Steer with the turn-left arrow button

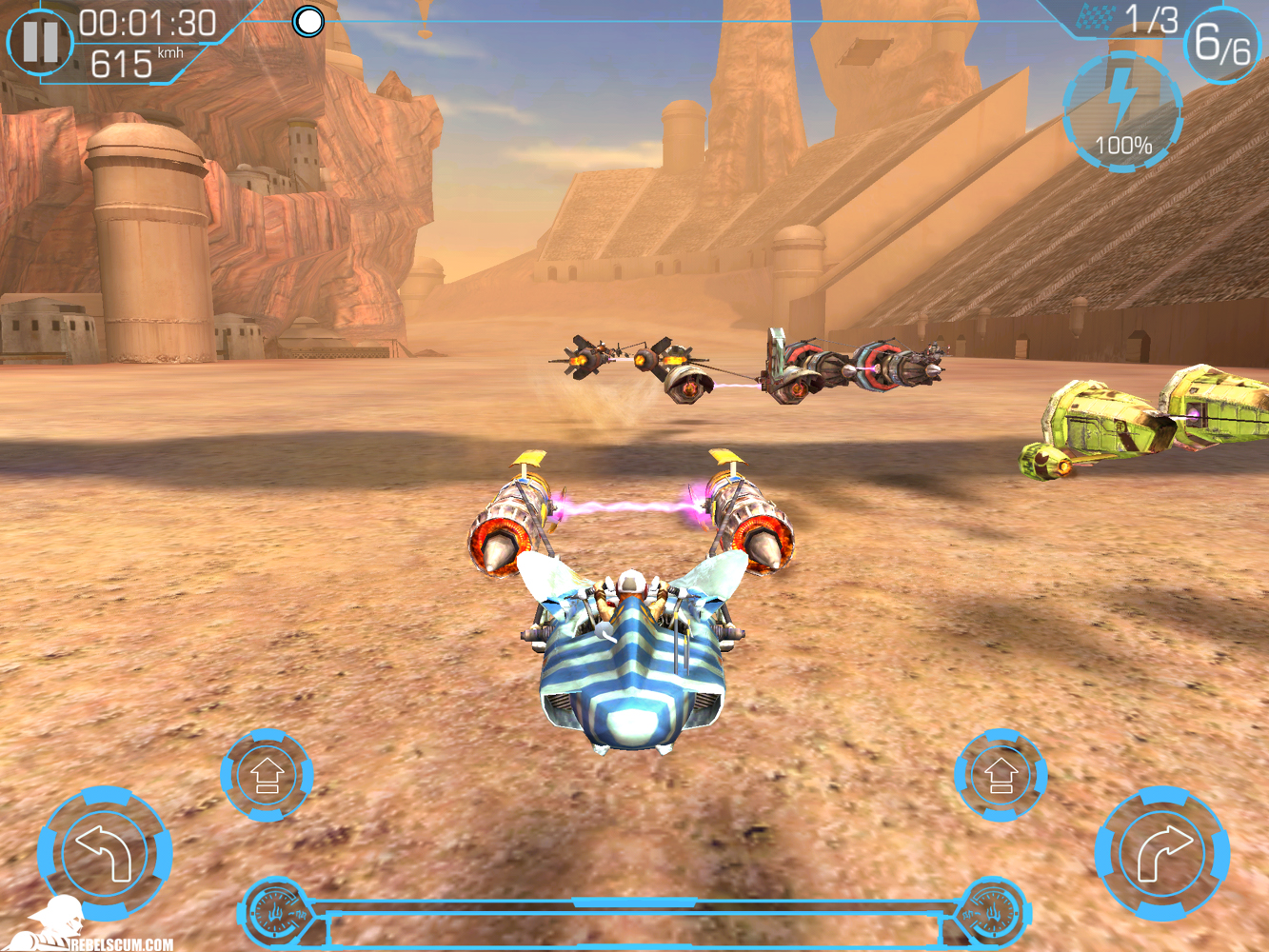pos(105,852)
